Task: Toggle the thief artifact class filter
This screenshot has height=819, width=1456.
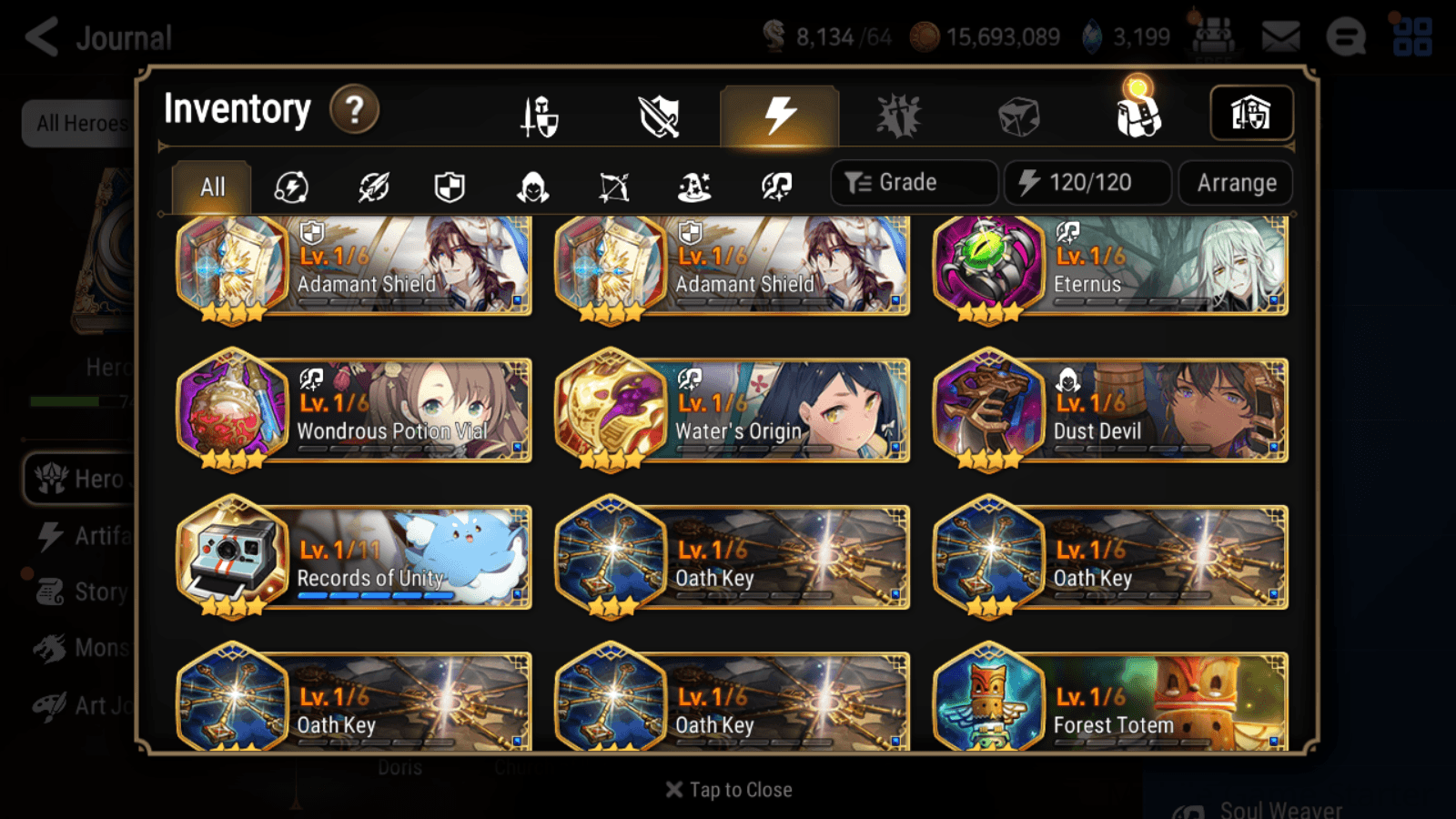Action: [532, 187]
